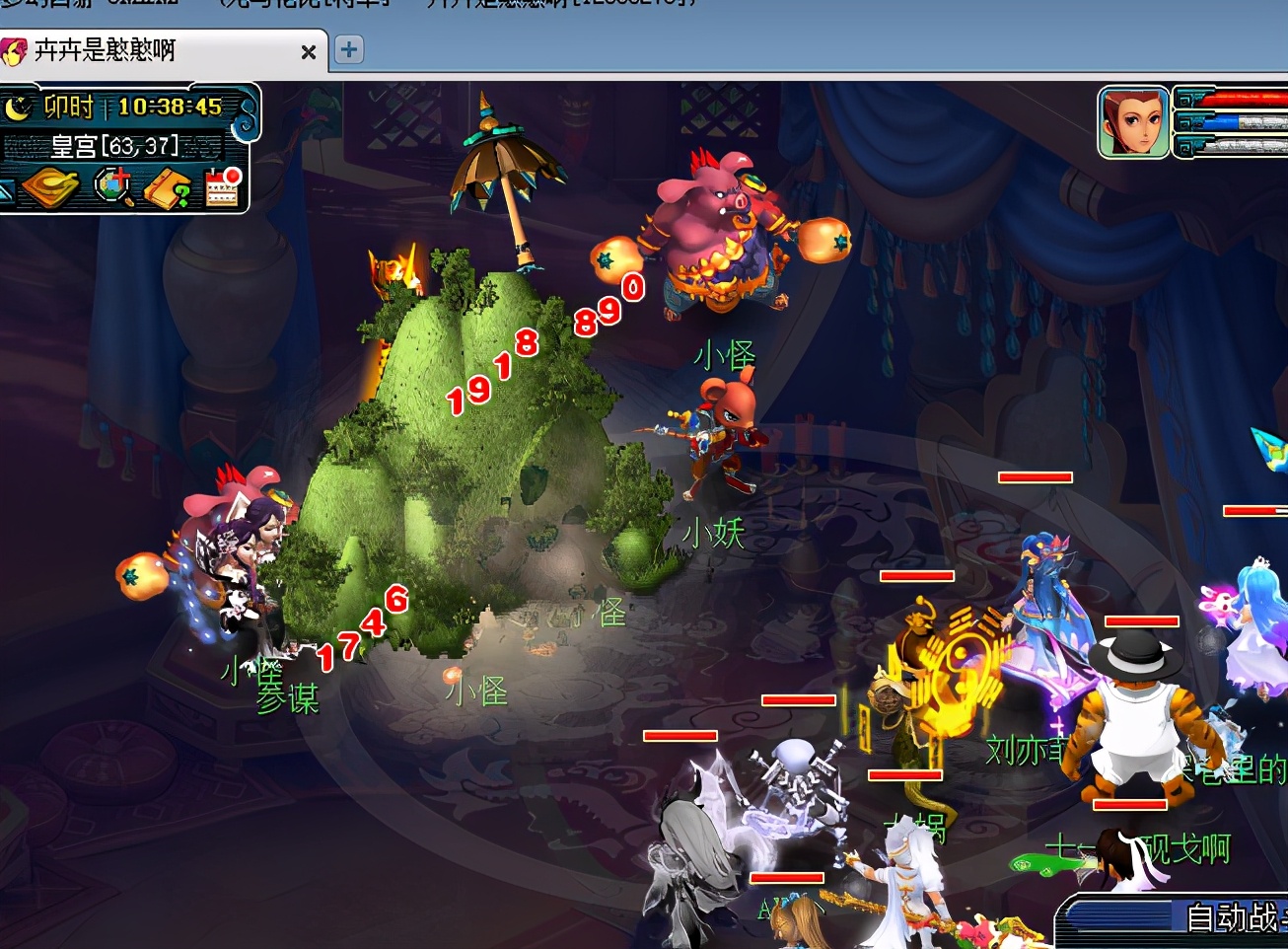Open the help guide book icon
This screenshot has width=1288, height=949.
point(168,187)
